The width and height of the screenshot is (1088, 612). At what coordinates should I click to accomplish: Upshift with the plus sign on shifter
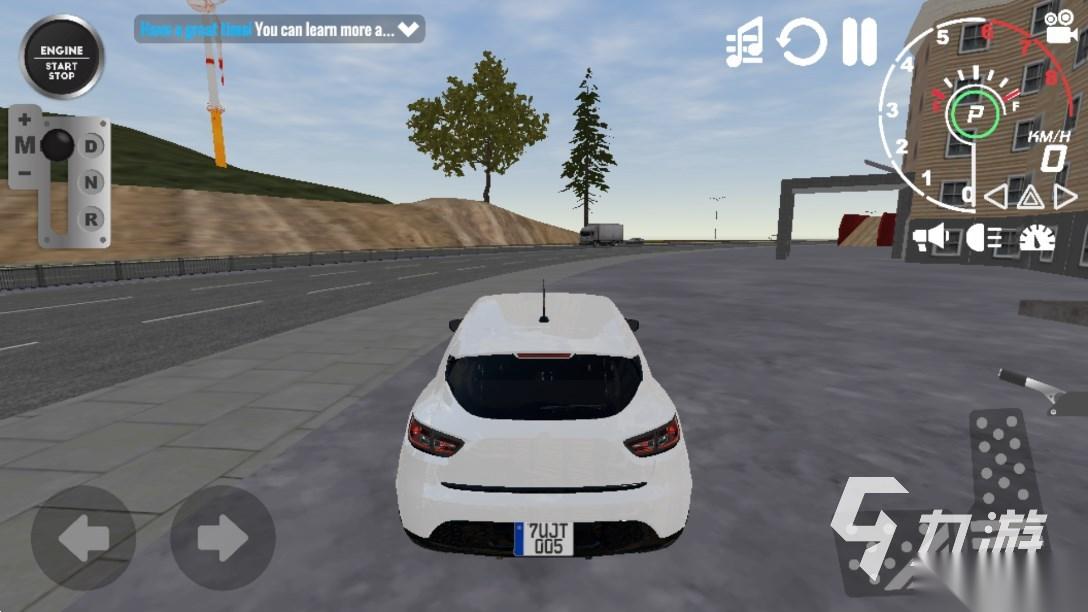(24, 119)
